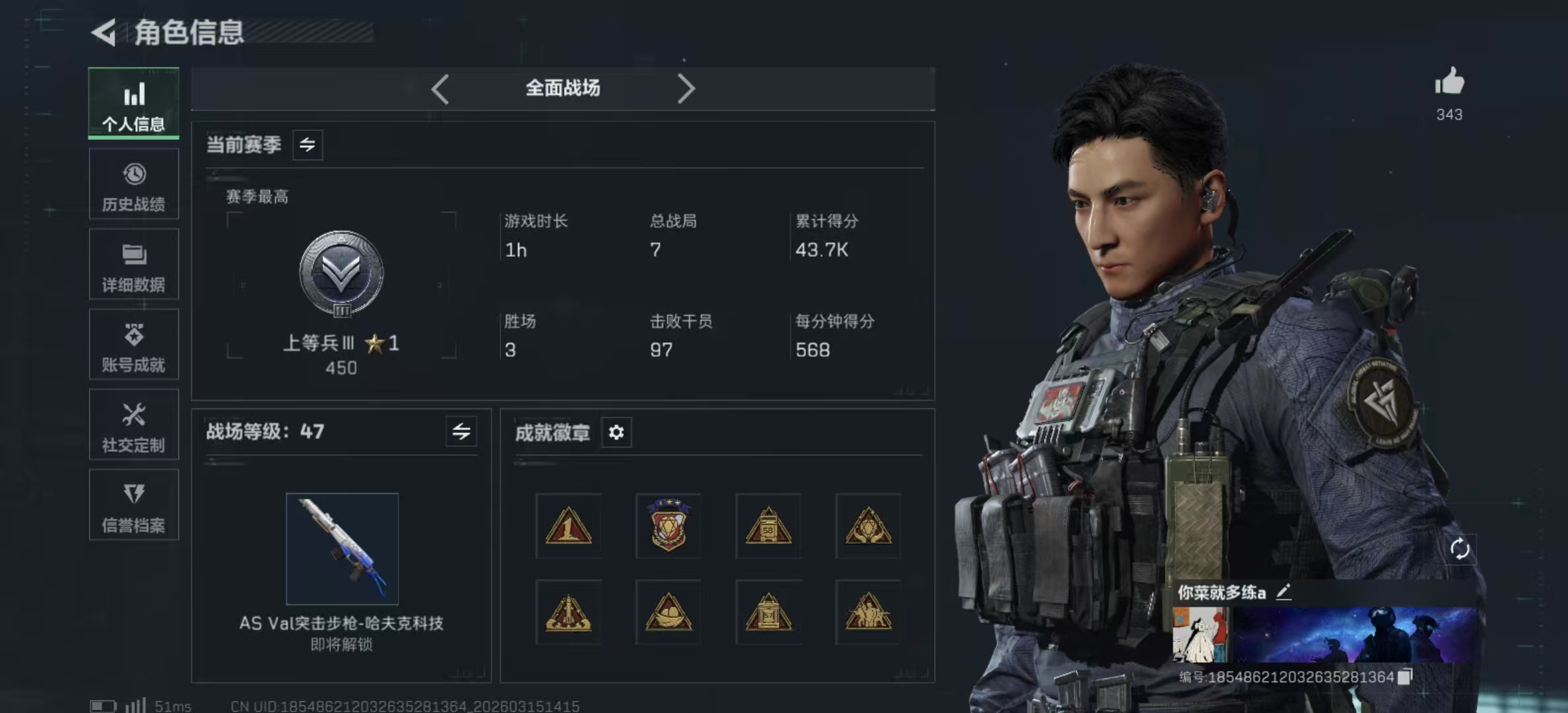Select the 账号成就 tab
Screen dimensions: 1568x713
[134, 345]
